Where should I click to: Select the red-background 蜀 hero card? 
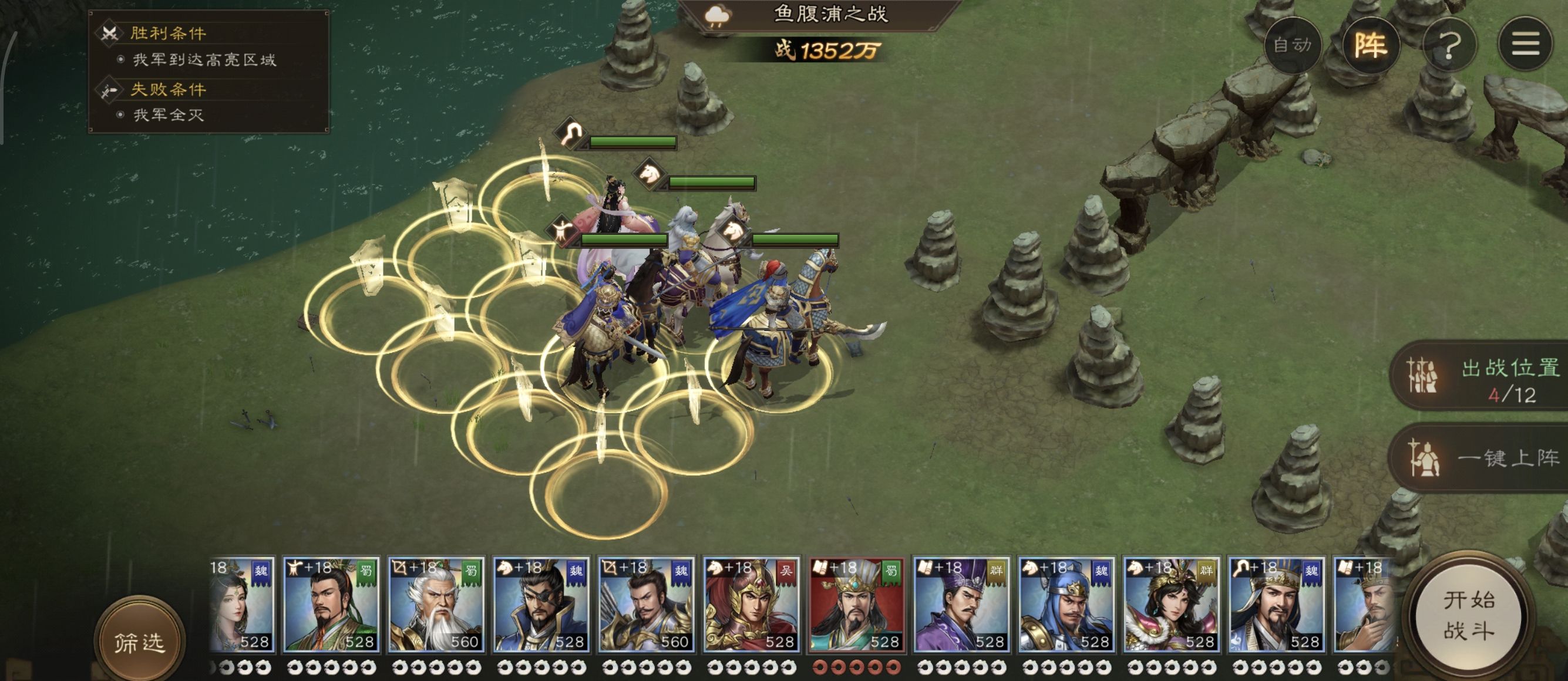pyautogui.click(x=856, y=604)
